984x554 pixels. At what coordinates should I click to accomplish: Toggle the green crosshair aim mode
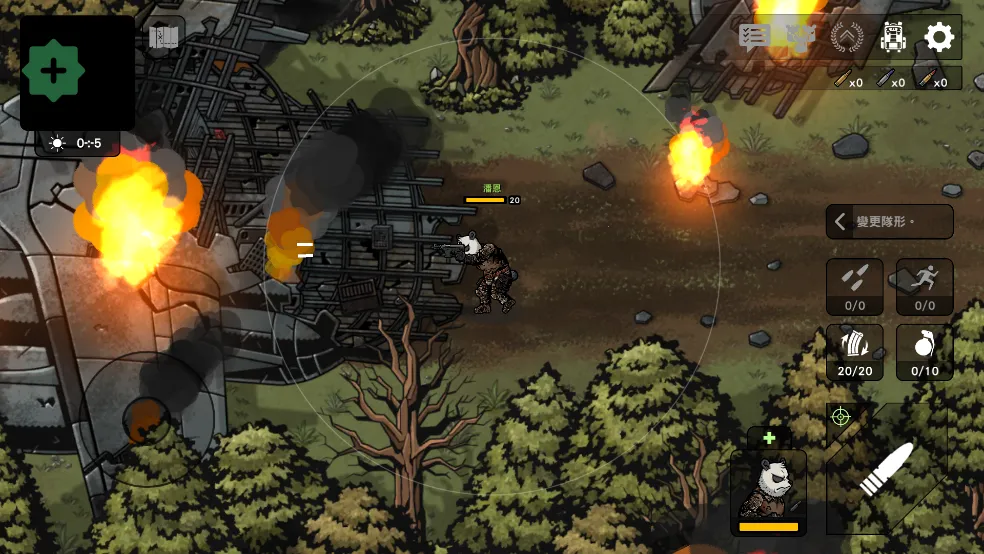[x=839, y=417]
